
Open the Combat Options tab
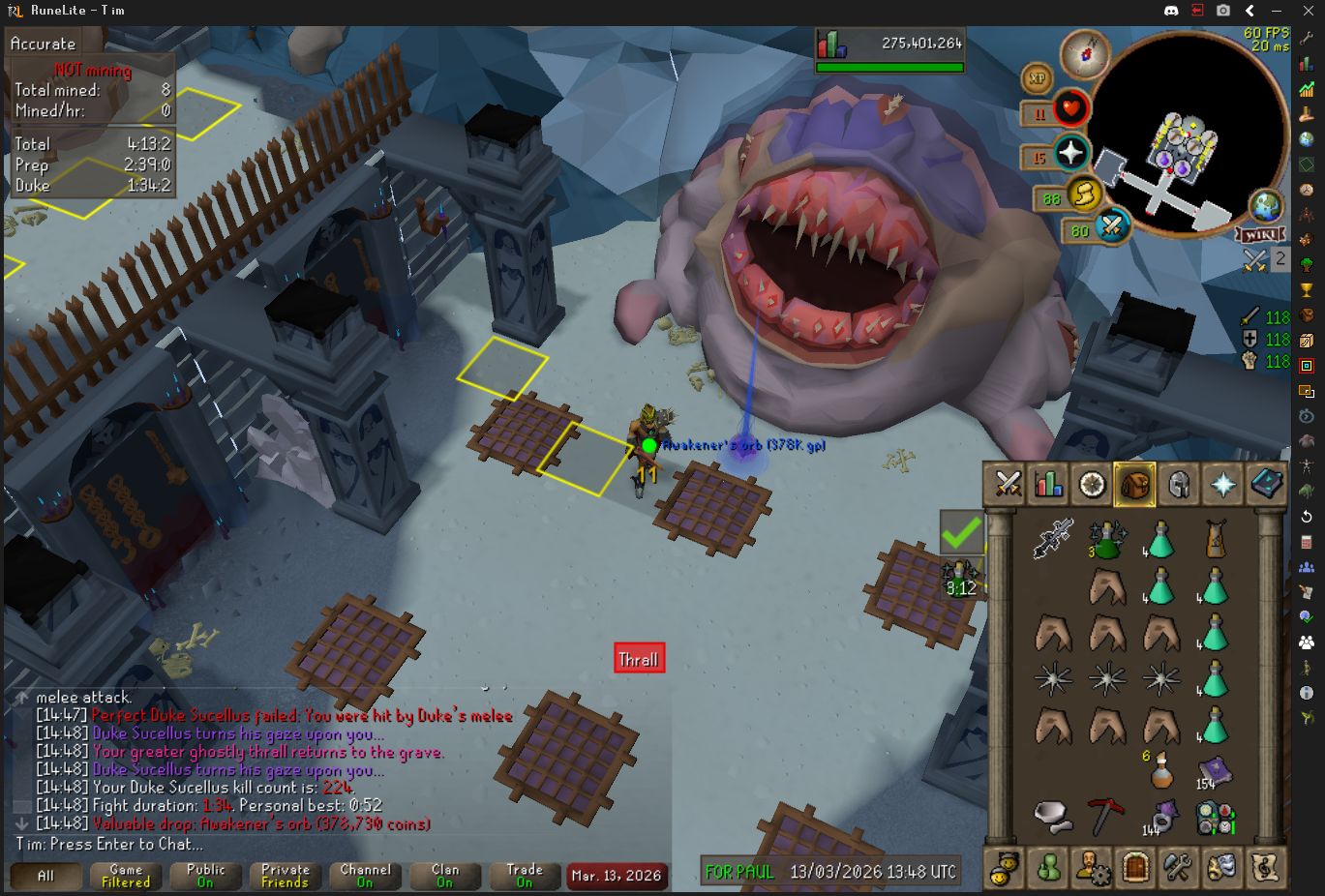pos(1008,484)
